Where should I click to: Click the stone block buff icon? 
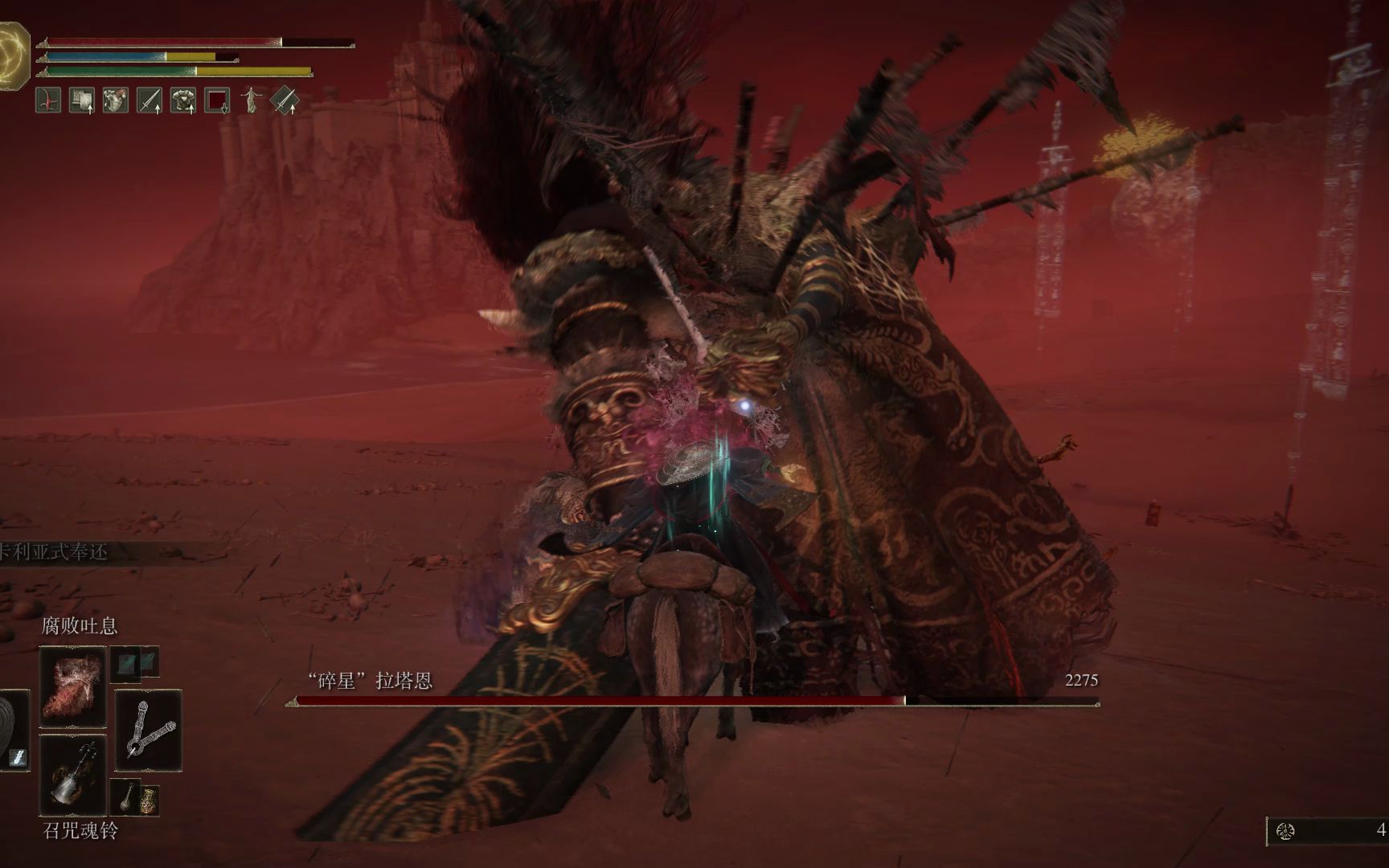pyautogui.click(x=82, y=100)
